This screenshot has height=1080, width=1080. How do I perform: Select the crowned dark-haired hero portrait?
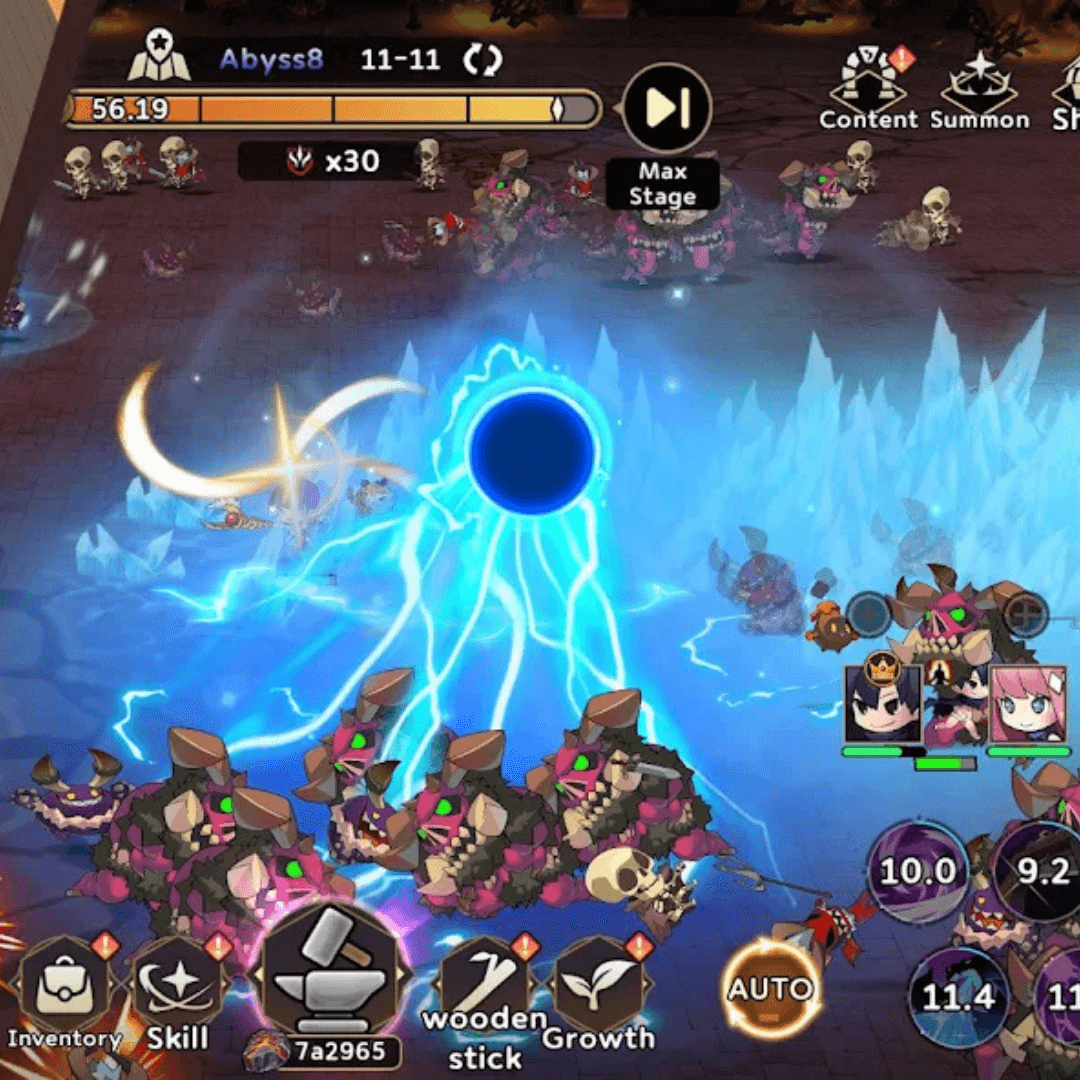pyautogui.click(x=881, y=703)
